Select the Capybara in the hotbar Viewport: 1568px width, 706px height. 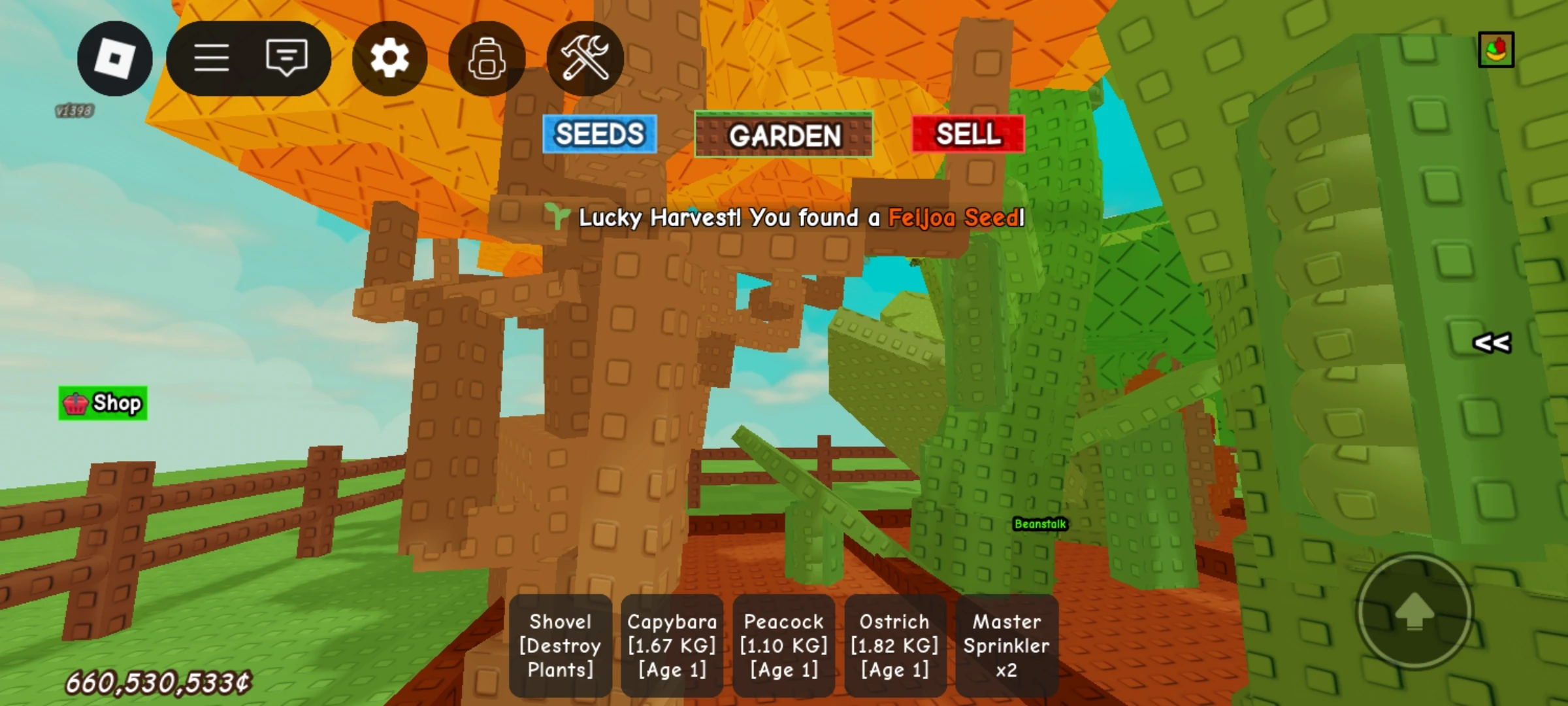click(x=671, y=645)
